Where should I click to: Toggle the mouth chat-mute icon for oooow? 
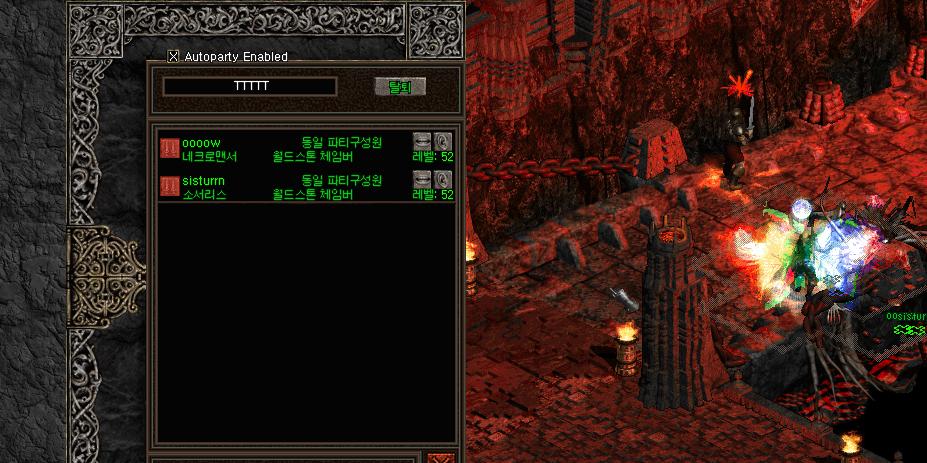(423, 141)
